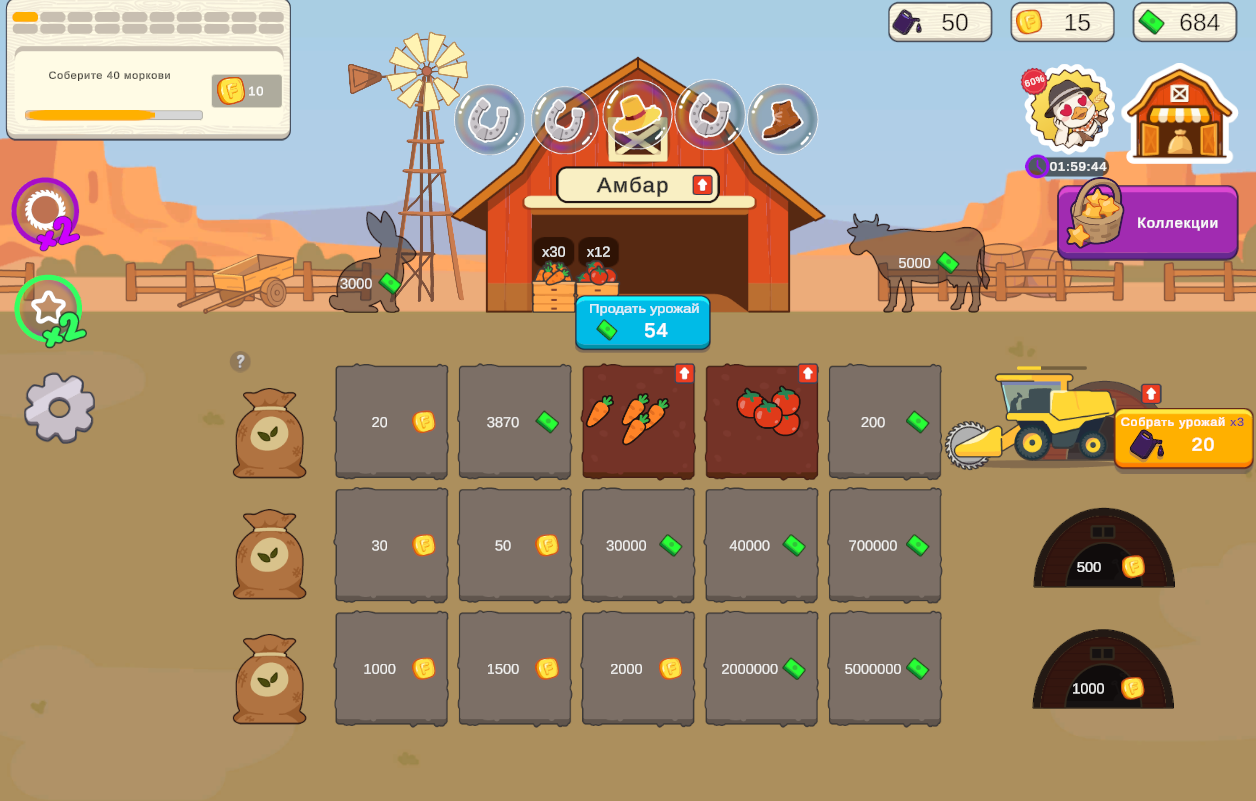Collect harvest with the combine for 20

tap(1183, 438)
